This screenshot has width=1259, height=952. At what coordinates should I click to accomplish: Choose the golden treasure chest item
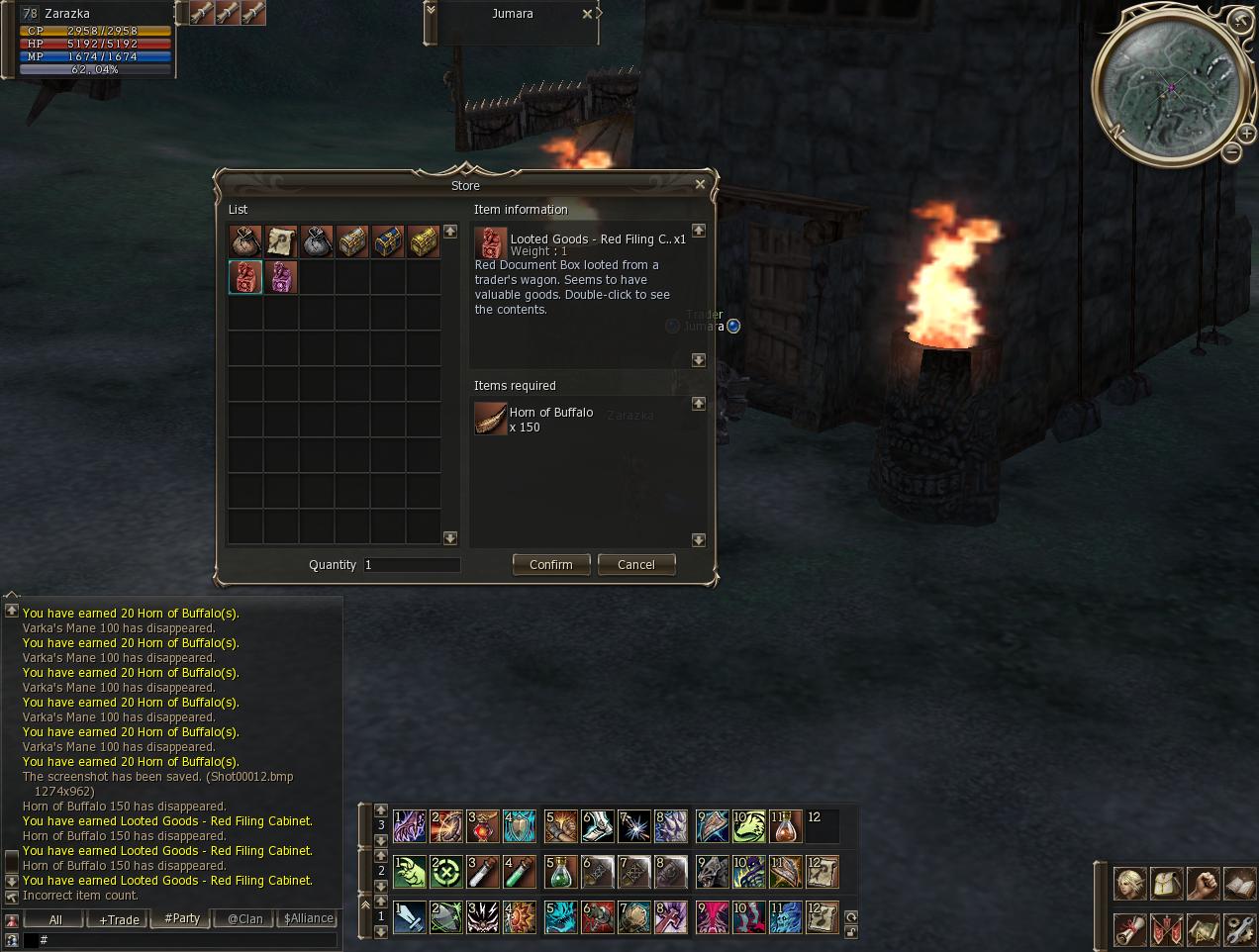(424, 241)
